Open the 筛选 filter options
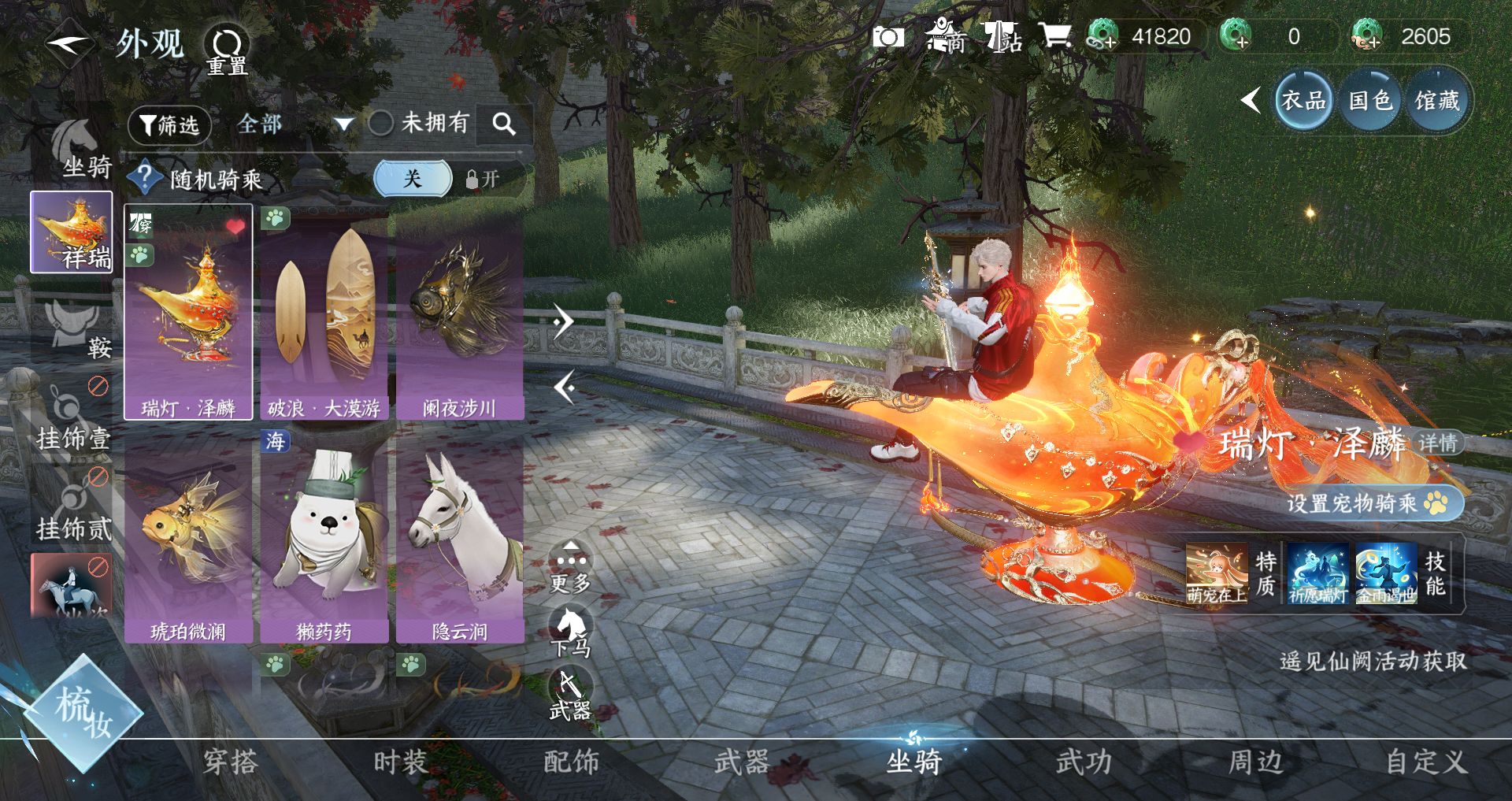 click(169, 125)
